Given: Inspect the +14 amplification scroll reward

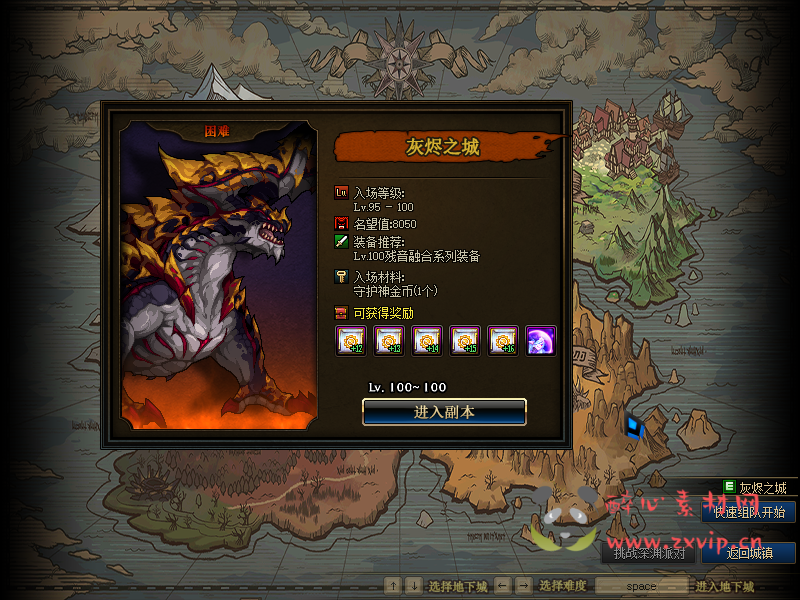Looking at the screenshot, I should [427, 341].
